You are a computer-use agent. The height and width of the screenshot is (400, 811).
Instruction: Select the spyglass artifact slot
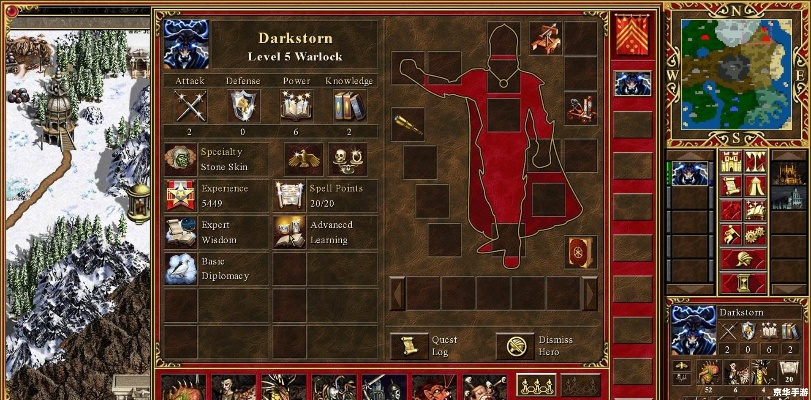[407, 124]
